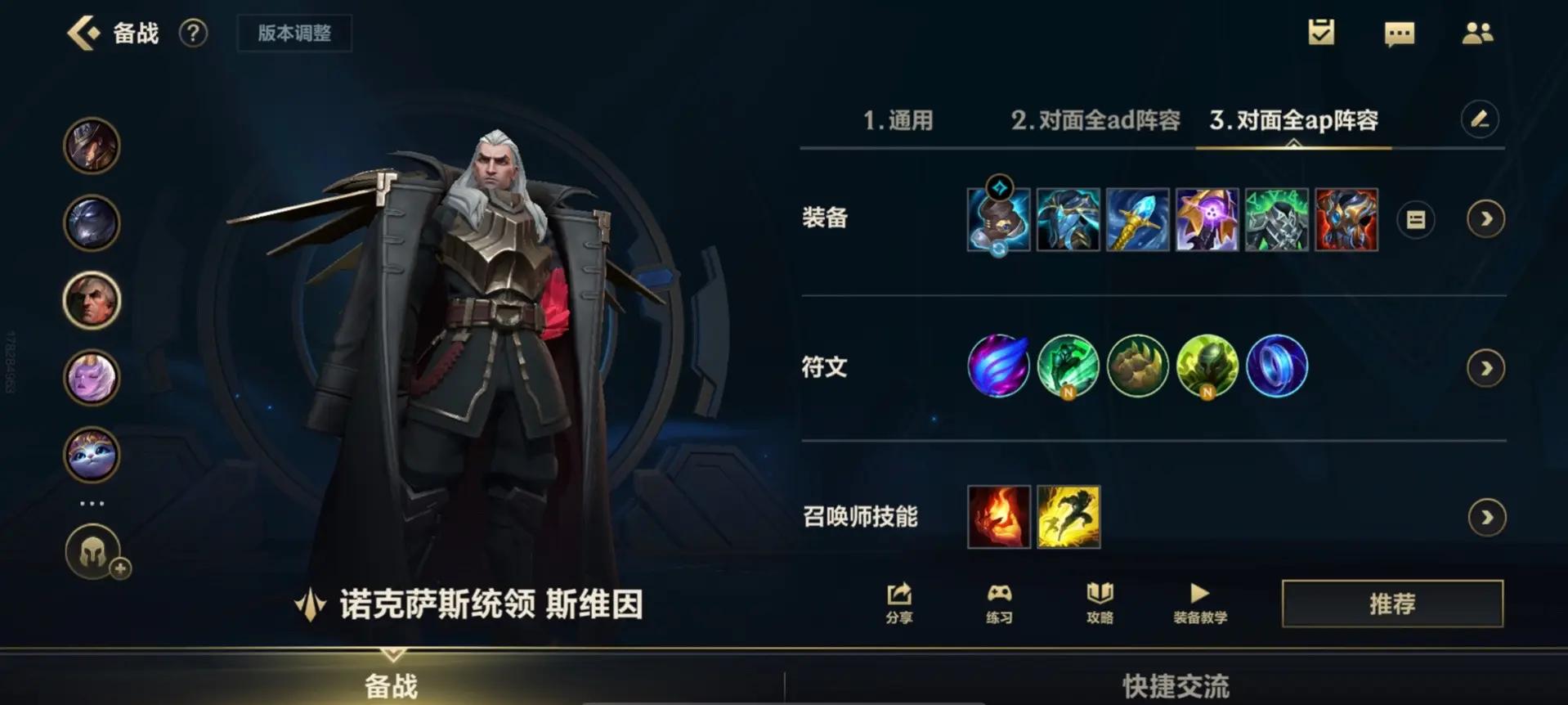
Task: Select the first blue item in 装备 row
Action: pos(998,219)
